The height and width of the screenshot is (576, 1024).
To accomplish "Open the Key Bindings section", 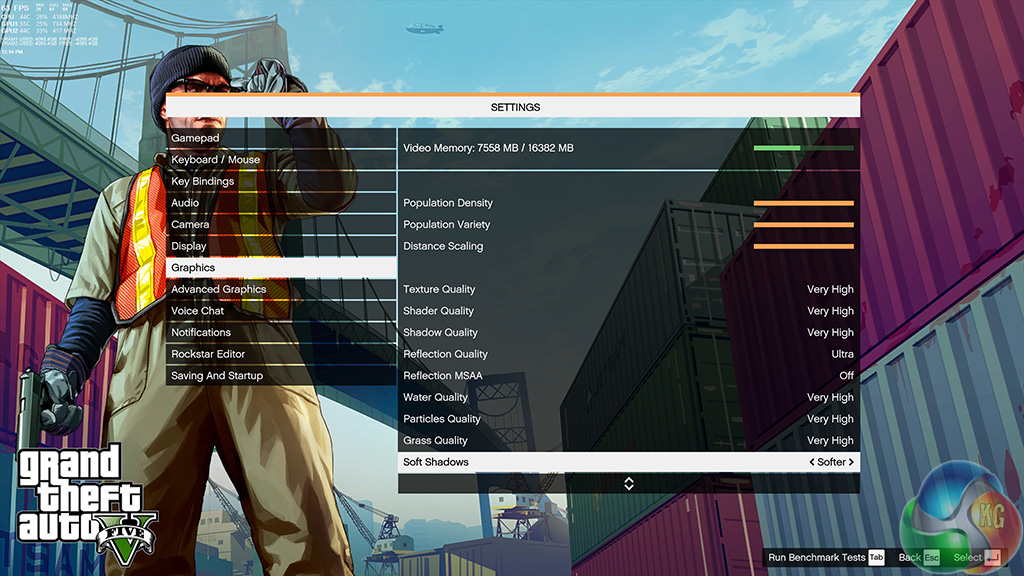I will (x=280, y=182).
